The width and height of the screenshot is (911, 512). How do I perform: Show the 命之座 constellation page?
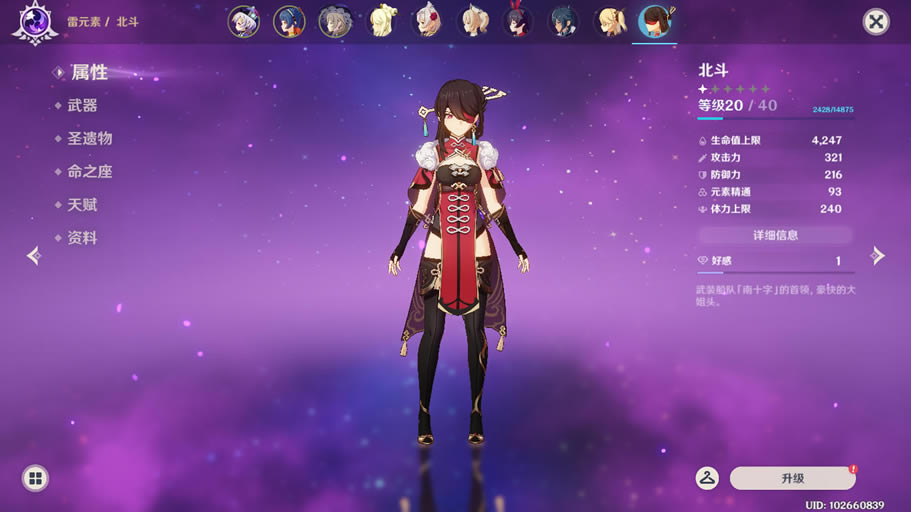click(x=89, y=172)
